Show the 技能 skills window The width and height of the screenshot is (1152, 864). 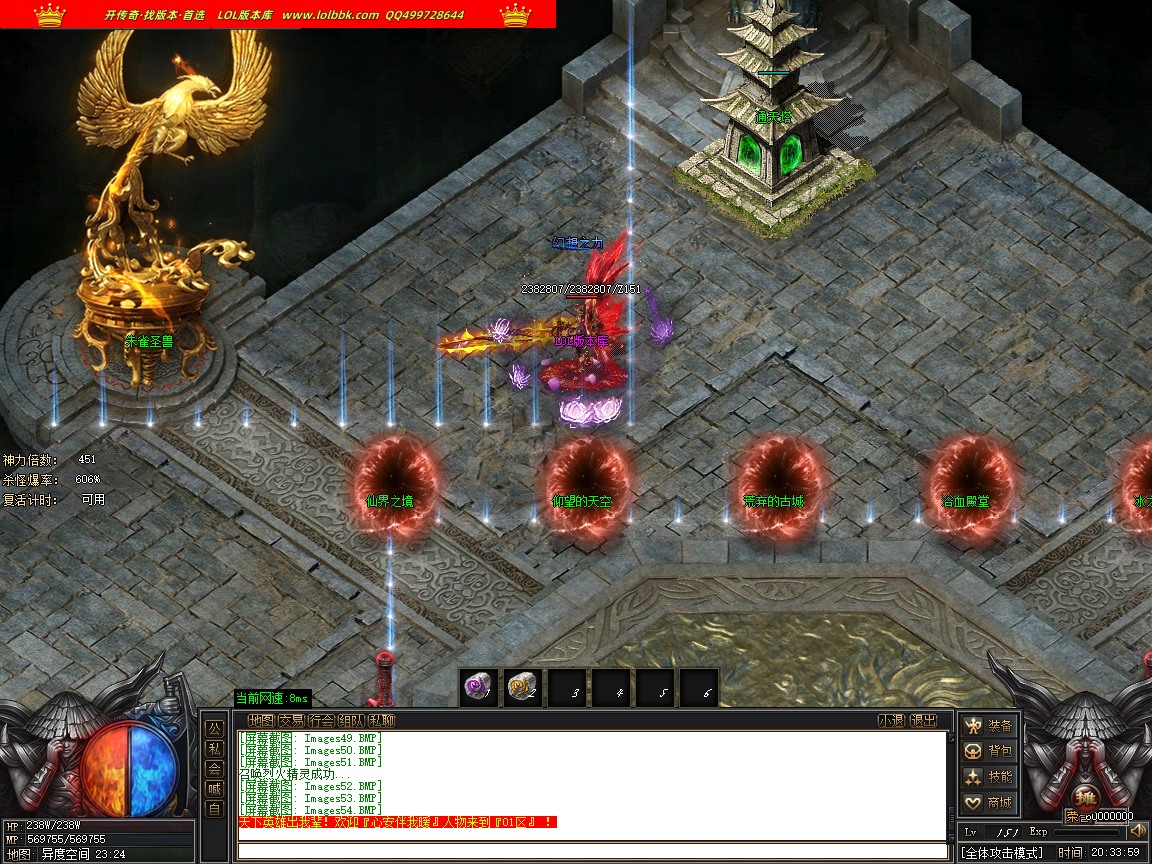click(988, 777)
